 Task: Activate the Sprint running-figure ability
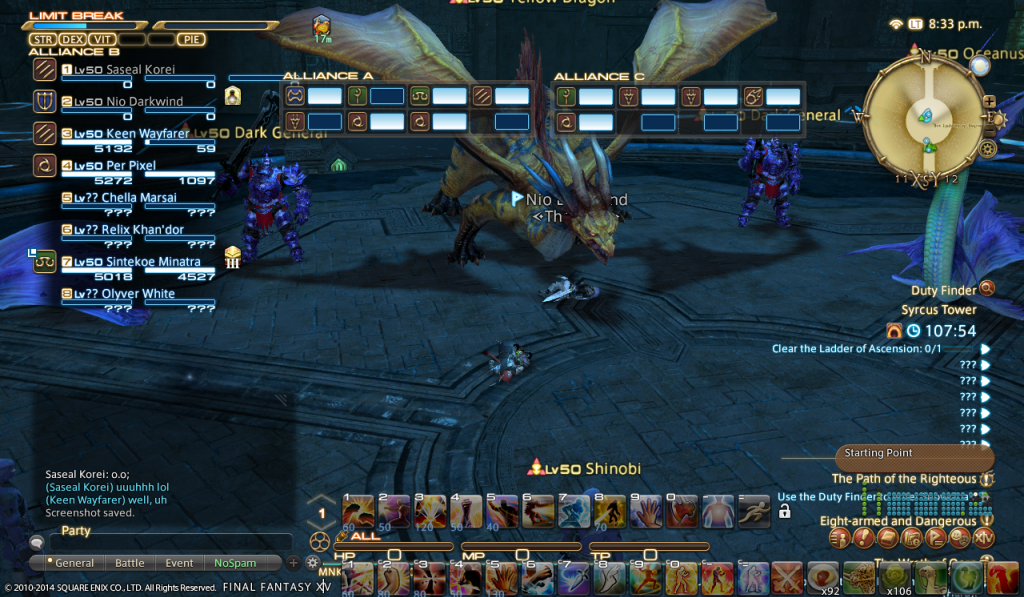(x=753, y=511)
